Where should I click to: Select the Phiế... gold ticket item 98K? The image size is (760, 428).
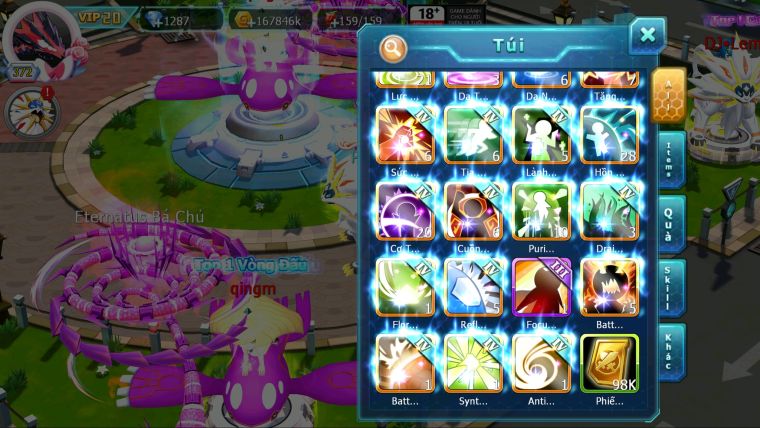[609, 363]
